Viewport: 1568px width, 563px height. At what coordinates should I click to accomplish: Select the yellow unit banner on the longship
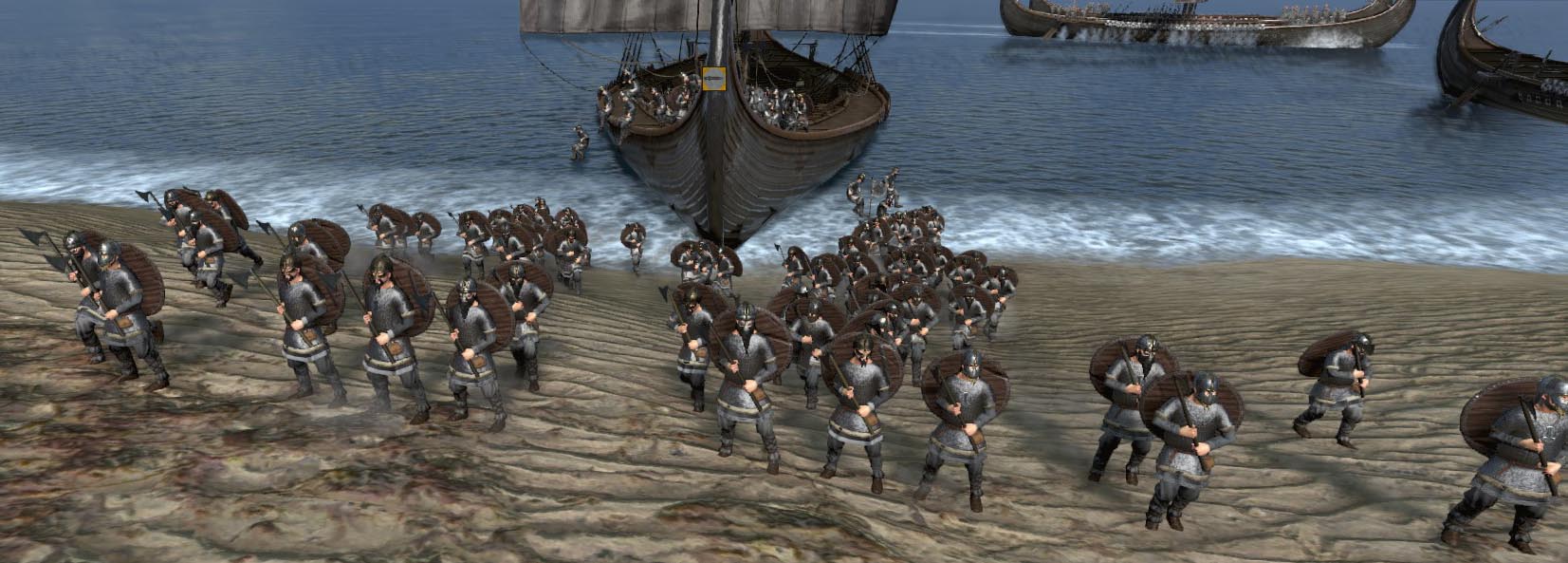(713, 81)
